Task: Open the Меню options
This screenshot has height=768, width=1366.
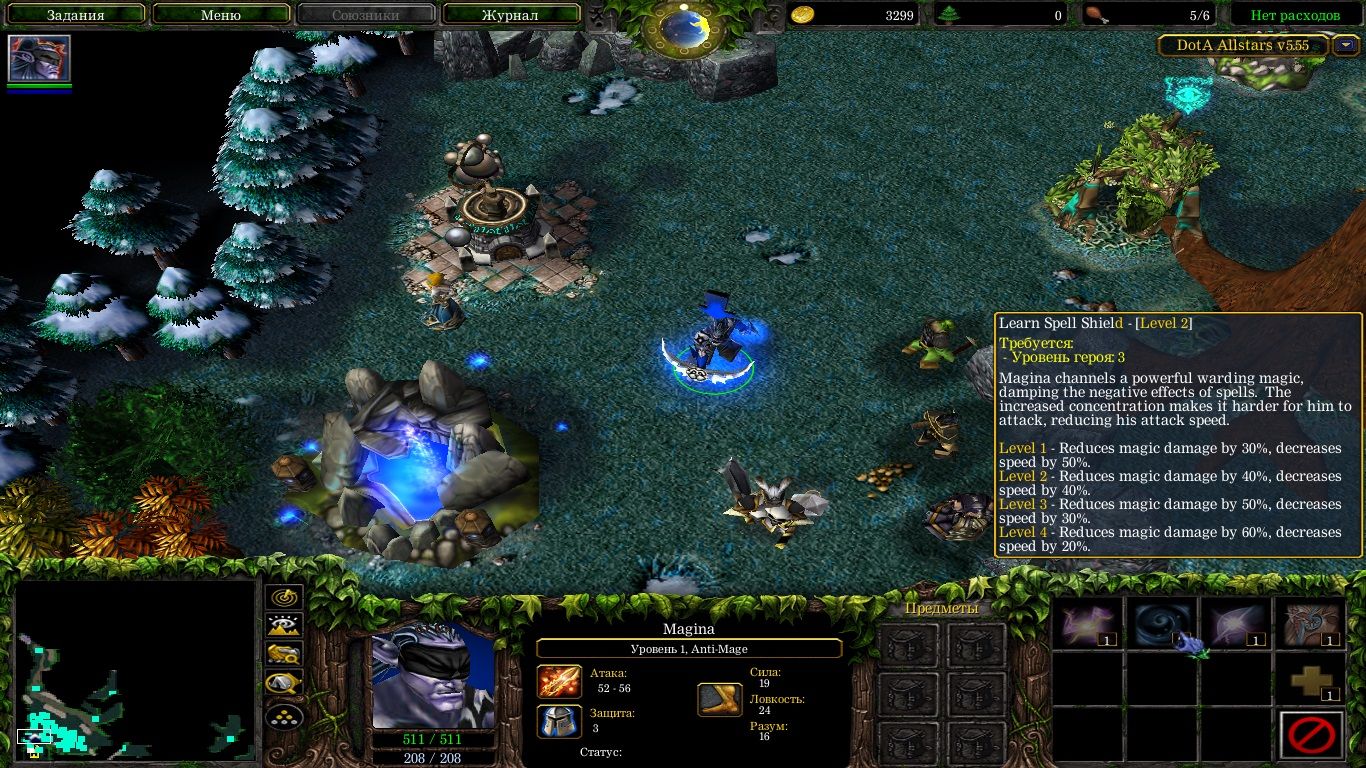Action: point(221,14)
